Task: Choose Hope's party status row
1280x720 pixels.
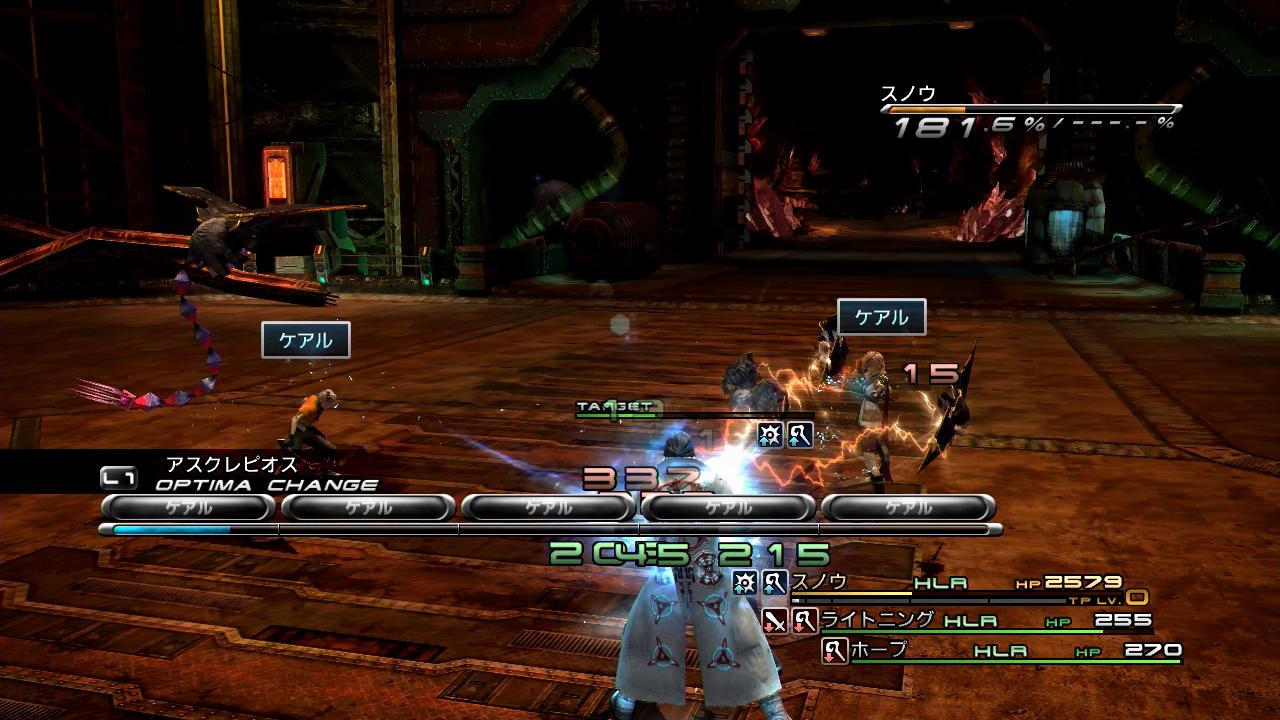Action: coord(1000,651)
